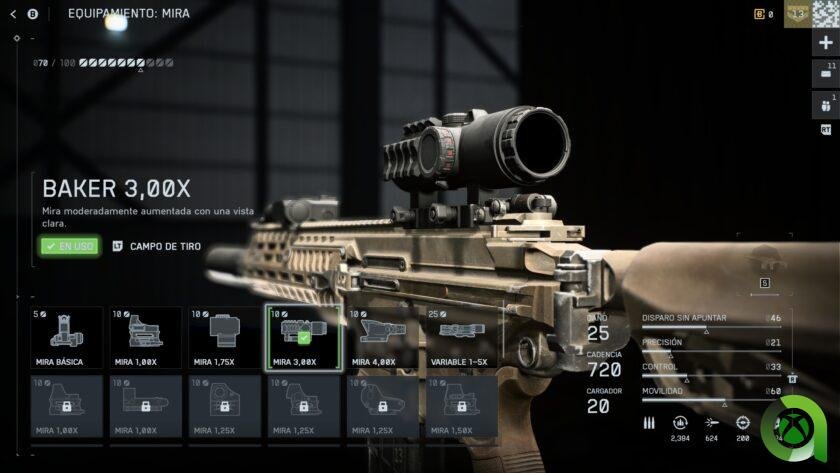
Task: Choose the Mira 1,75X sight
Action: (224, 338)
